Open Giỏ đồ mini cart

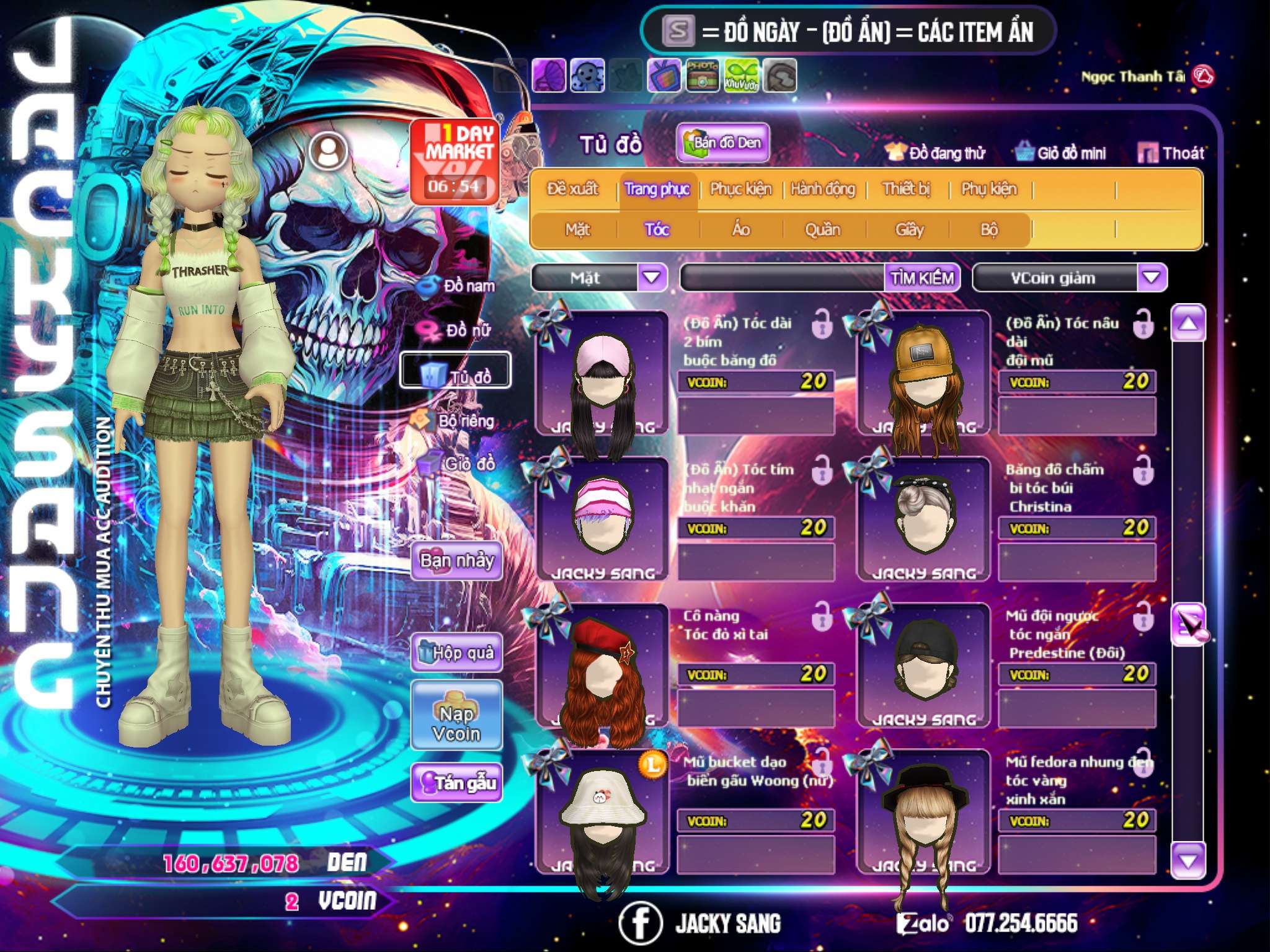pyautogui.click(x=1062, y=153)
